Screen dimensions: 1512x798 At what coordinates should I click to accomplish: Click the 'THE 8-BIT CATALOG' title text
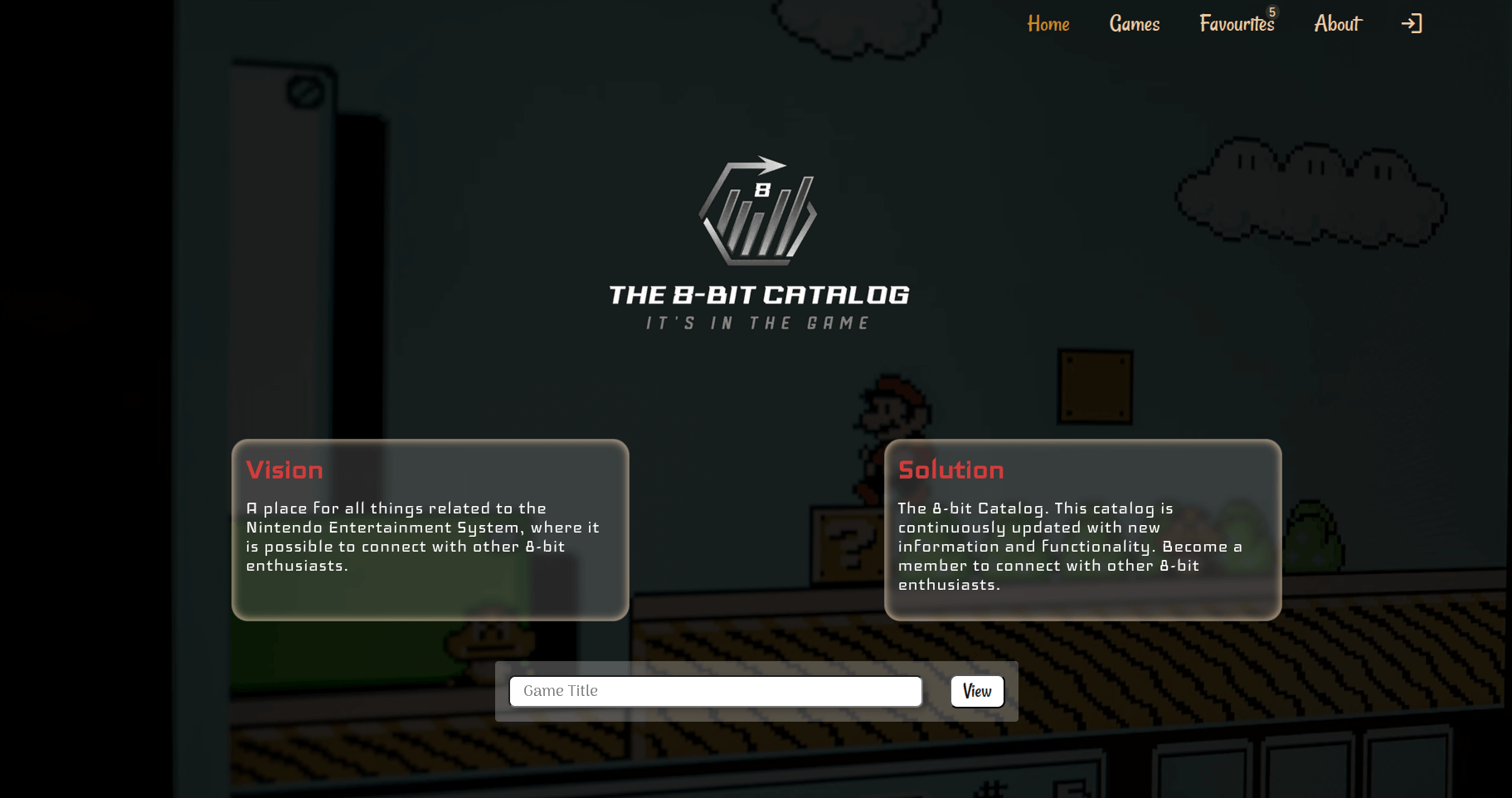[x=758, y=294]
